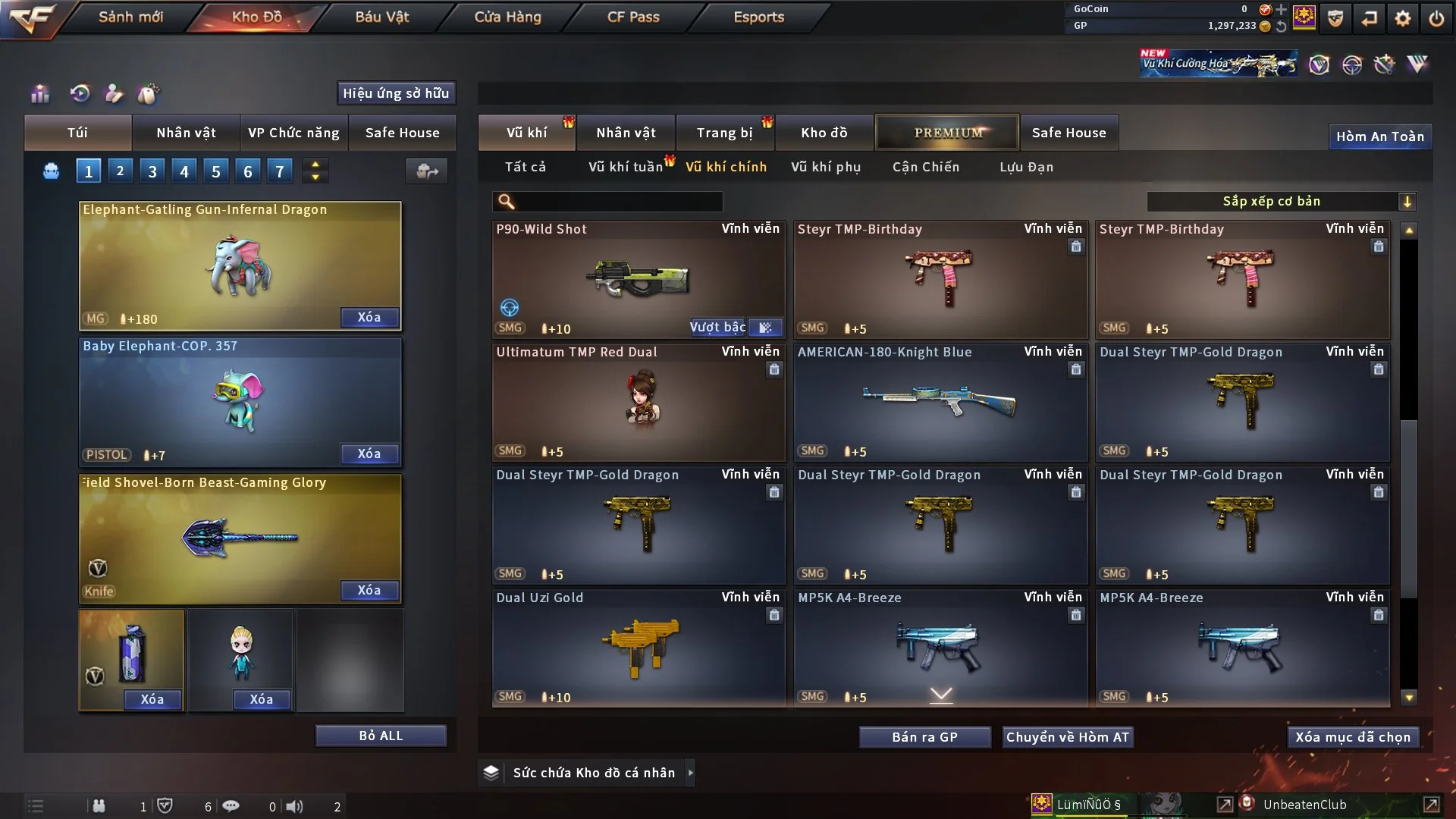Viewport: 1456px width, 819px height.
Task: Type in the weapon search field
Action: tap(618, 202)
